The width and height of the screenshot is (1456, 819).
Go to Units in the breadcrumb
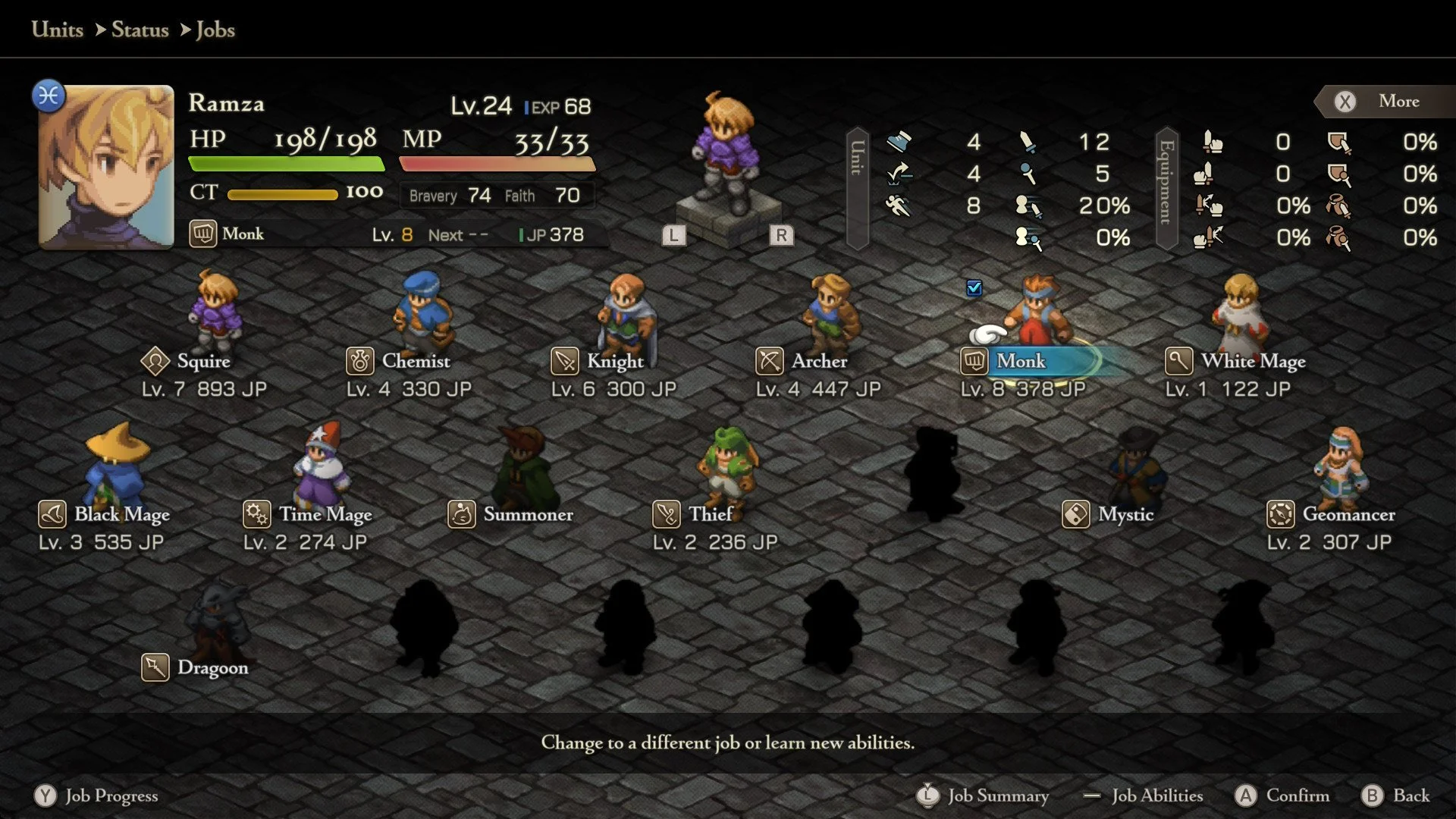tap(58, 30)
